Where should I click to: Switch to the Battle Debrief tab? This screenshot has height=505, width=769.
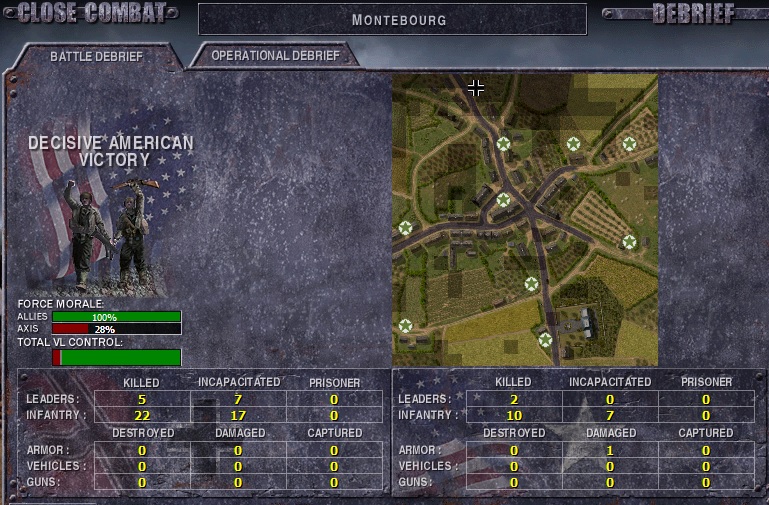pos(96,56)
